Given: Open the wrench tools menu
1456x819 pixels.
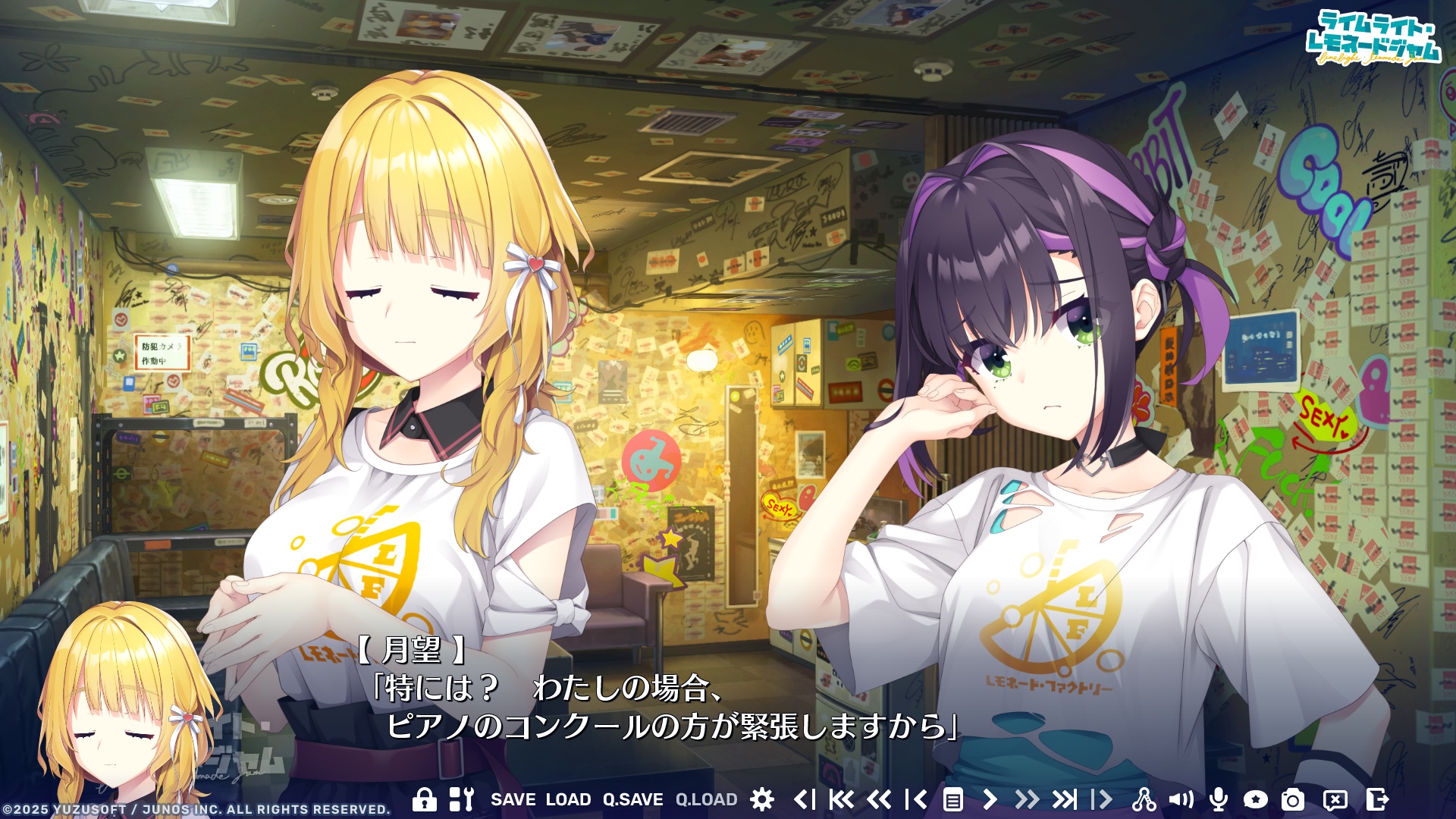Looking at the screenshot, I should [x=463, y=798].
